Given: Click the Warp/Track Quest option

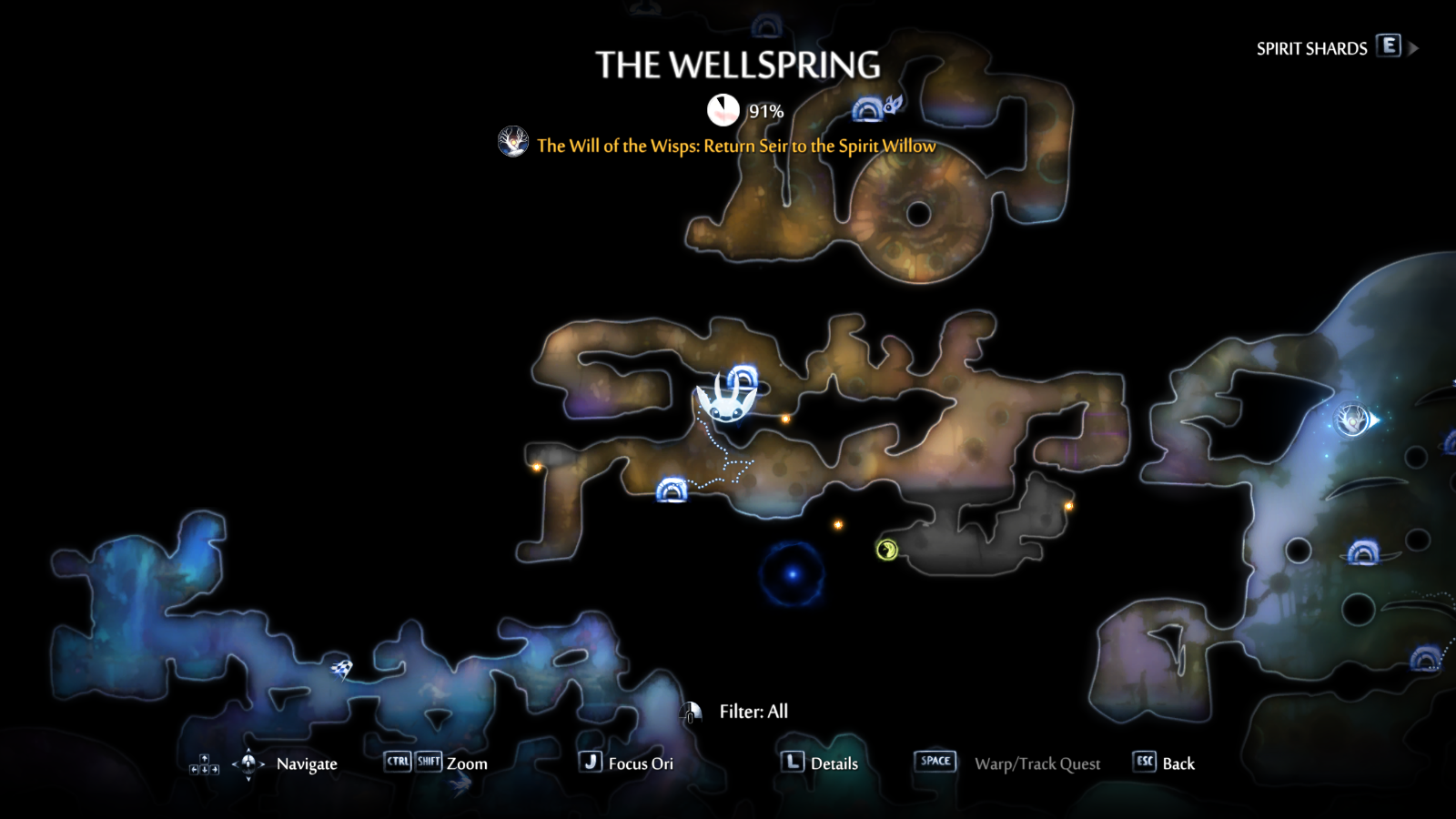Looking at the screenshot, I should [x=1039, y=763].
